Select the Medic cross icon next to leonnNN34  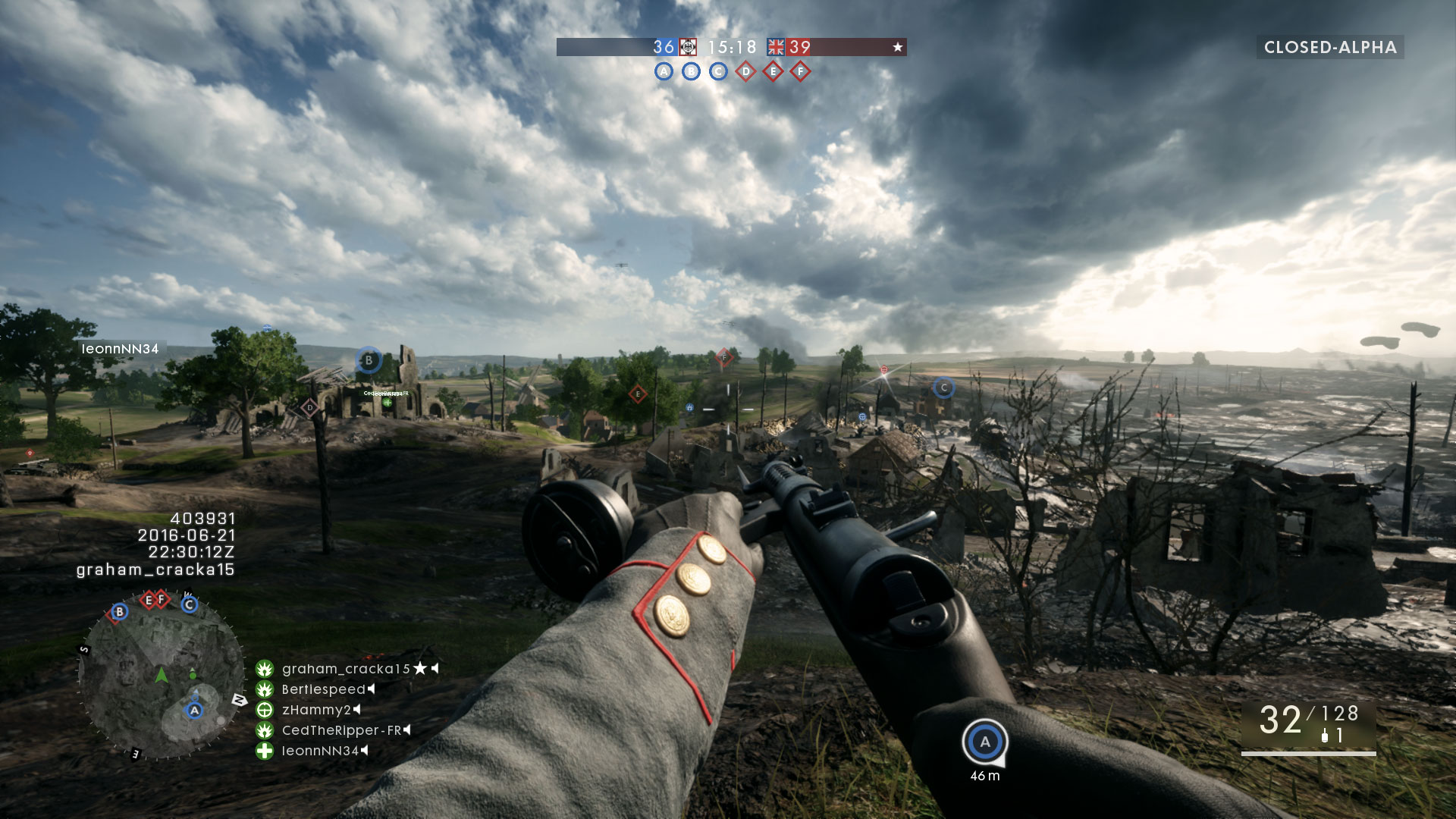pyautogui.click(x=264, y=752)
